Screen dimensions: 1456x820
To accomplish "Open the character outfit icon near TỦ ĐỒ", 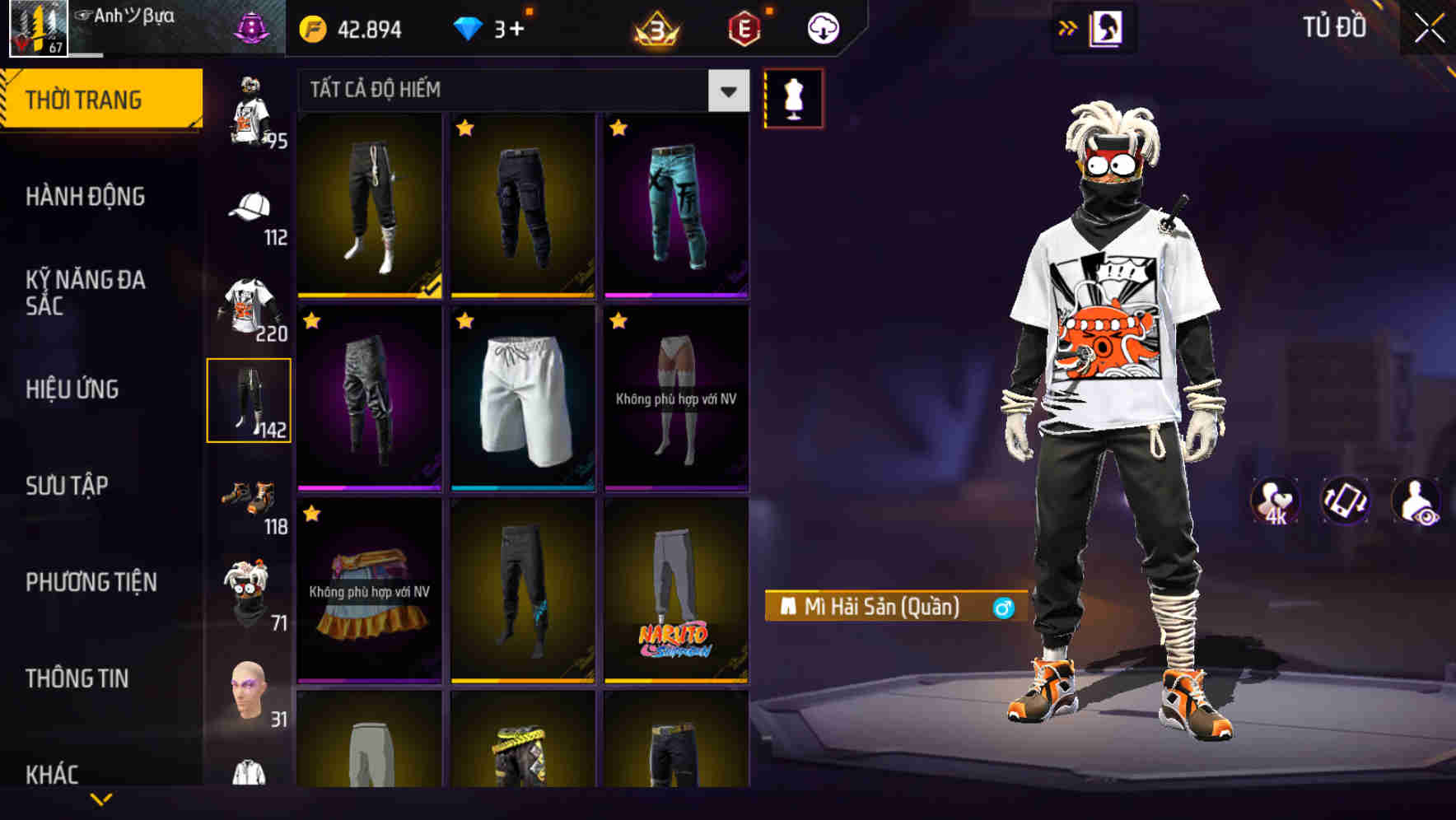I will pyautogui.click(x=1106, y=27).
